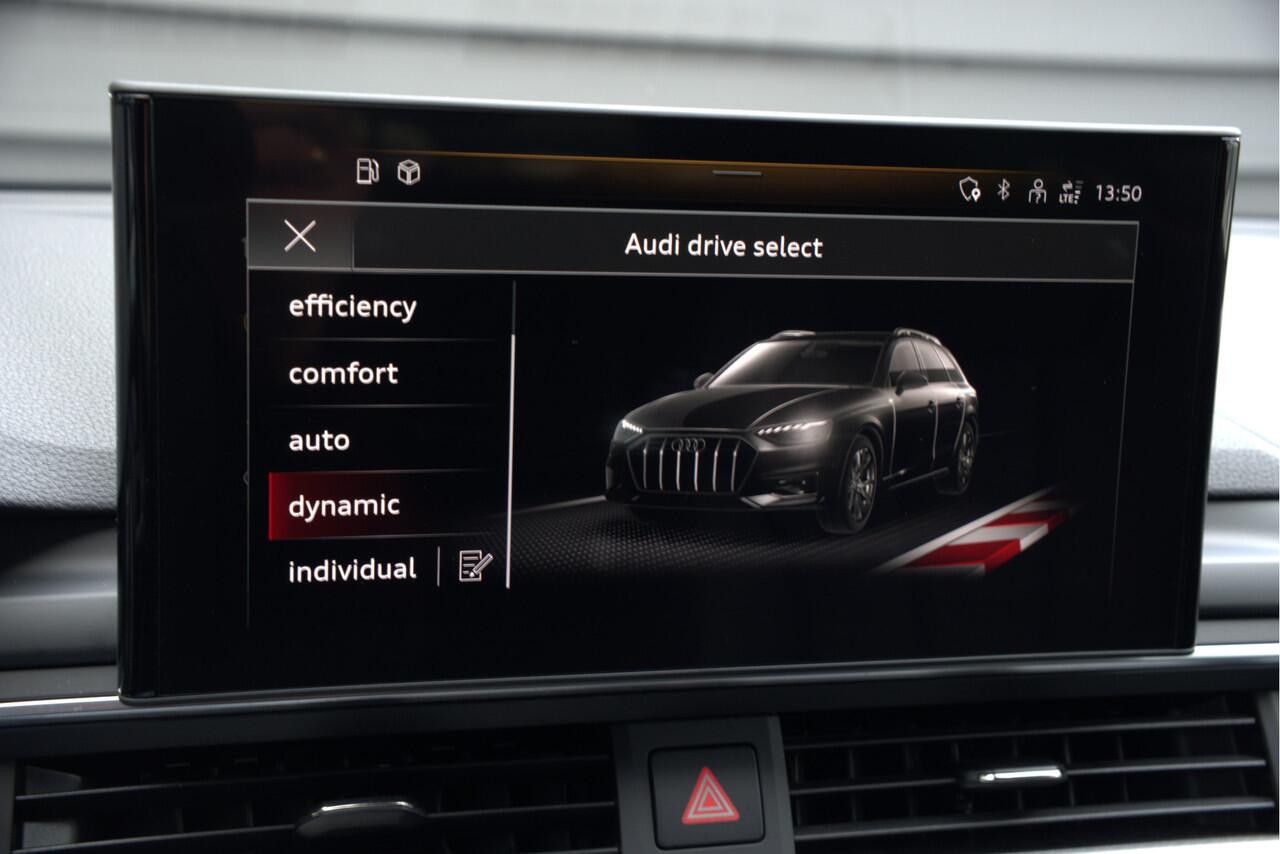Select the efficiency drive mode
This screenshot has width=1280, height=854.
click(352, 307)
